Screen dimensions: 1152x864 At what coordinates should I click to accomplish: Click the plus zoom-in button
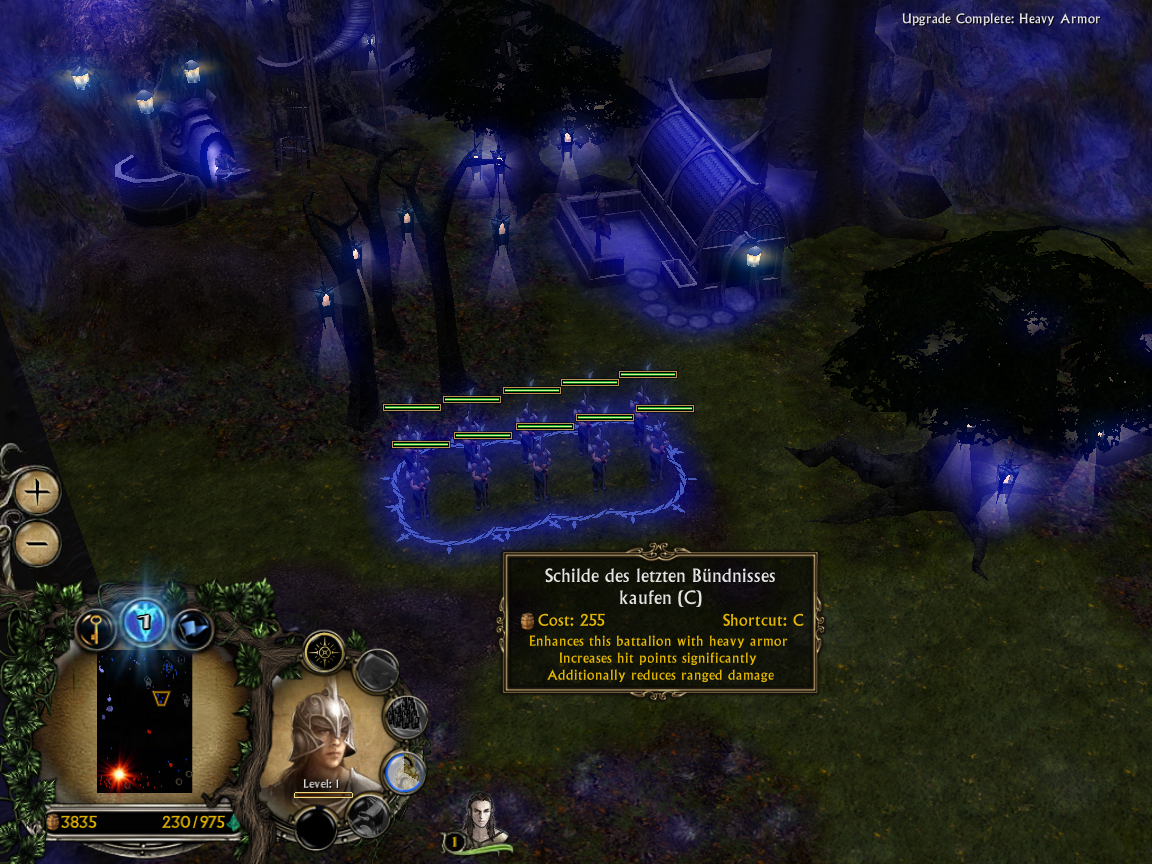(38, 492)
